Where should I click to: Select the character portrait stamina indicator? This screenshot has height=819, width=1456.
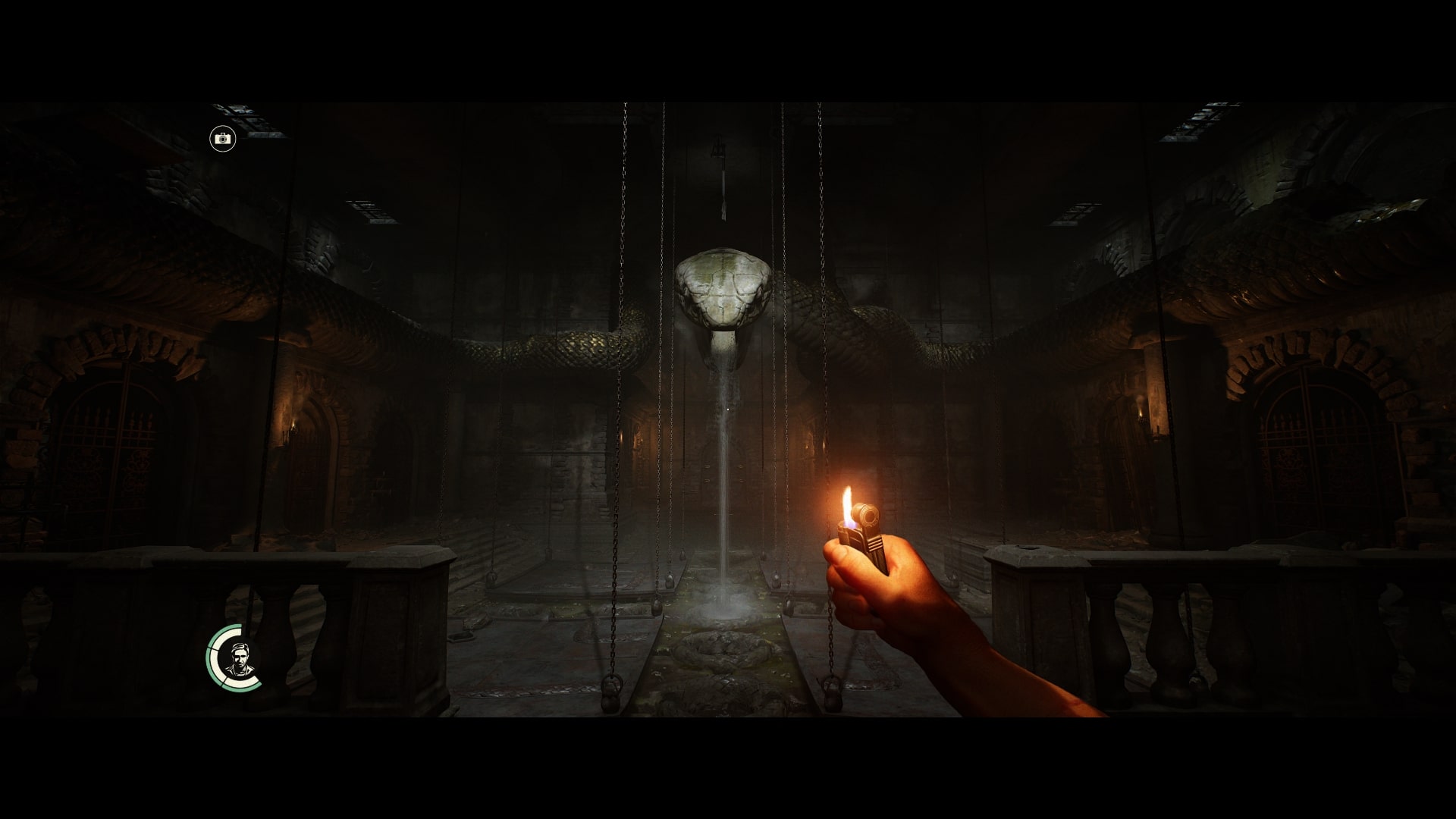(236, 657)
